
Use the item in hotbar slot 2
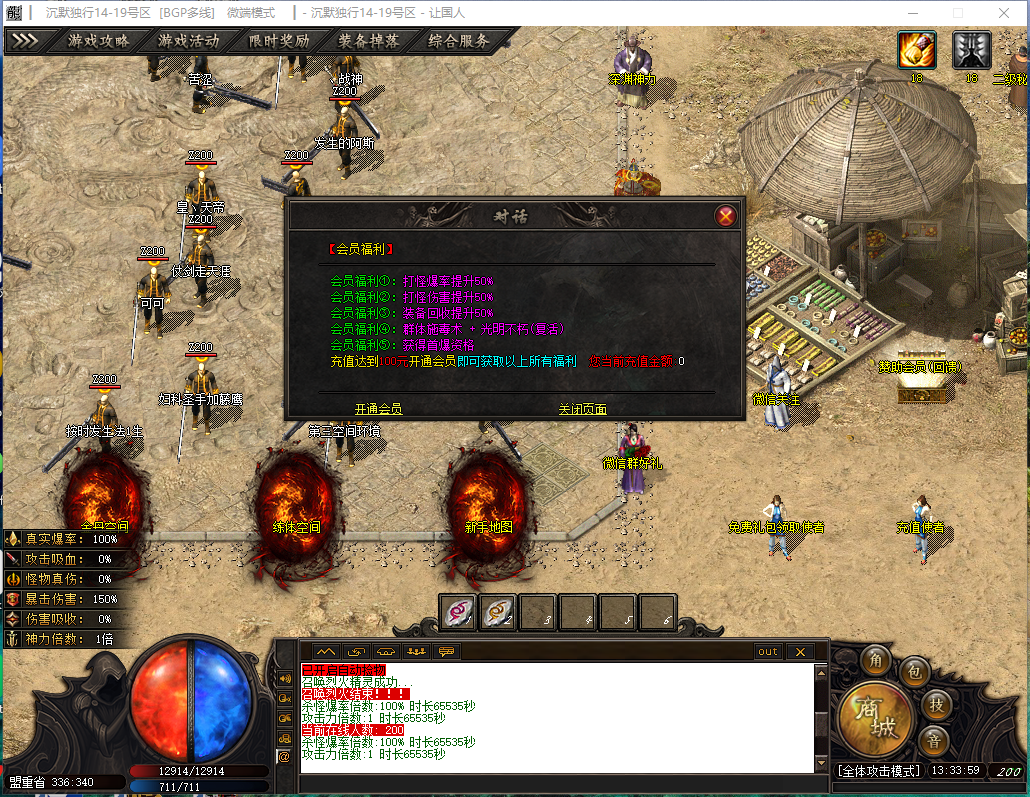click(x=499, y=612)
